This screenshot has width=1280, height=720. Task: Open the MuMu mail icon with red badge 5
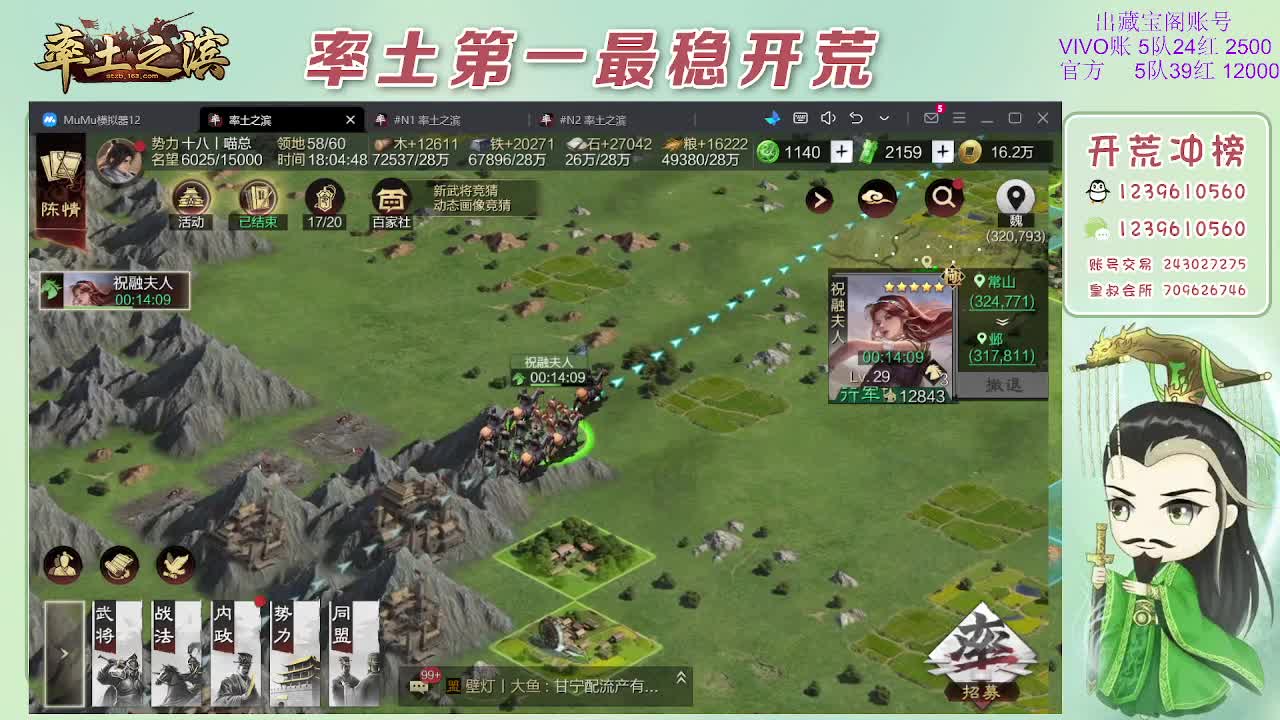click(932, 117)
